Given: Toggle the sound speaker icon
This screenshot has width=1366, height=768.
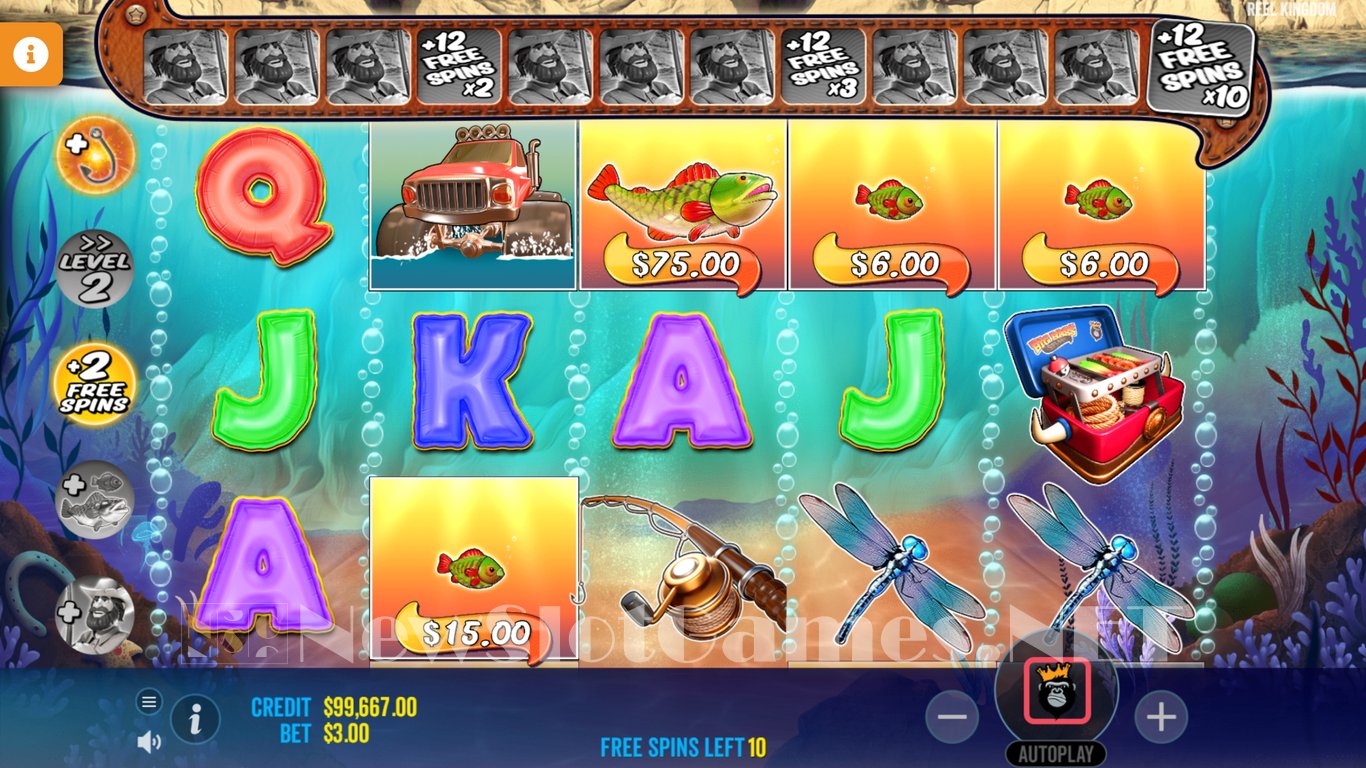Looking at the screenshot, I should tap(149, 741).
